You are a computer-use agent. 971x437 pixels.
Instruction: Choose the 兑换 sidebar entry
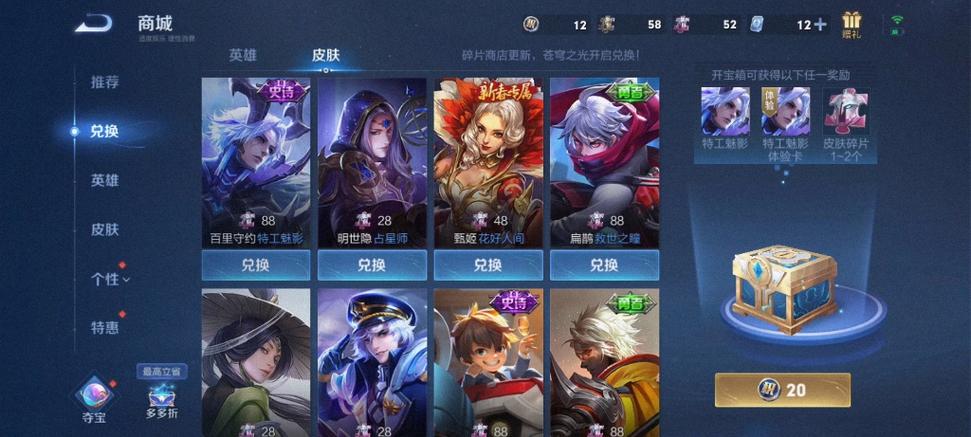click(105, 131)
